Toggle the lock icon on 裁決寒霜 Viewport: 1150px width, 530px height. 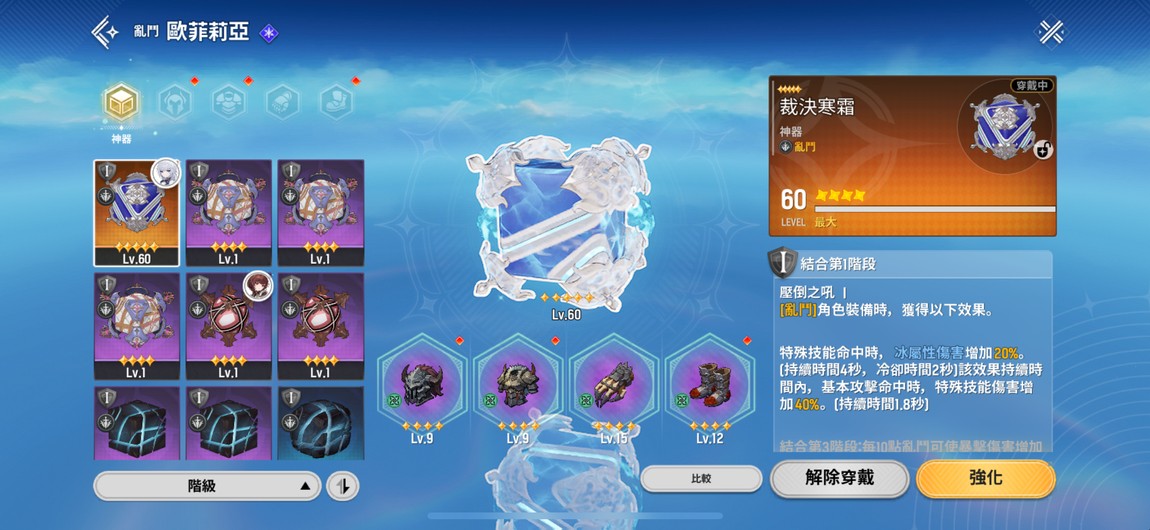pyautogui.click(x=1041, y=150)
